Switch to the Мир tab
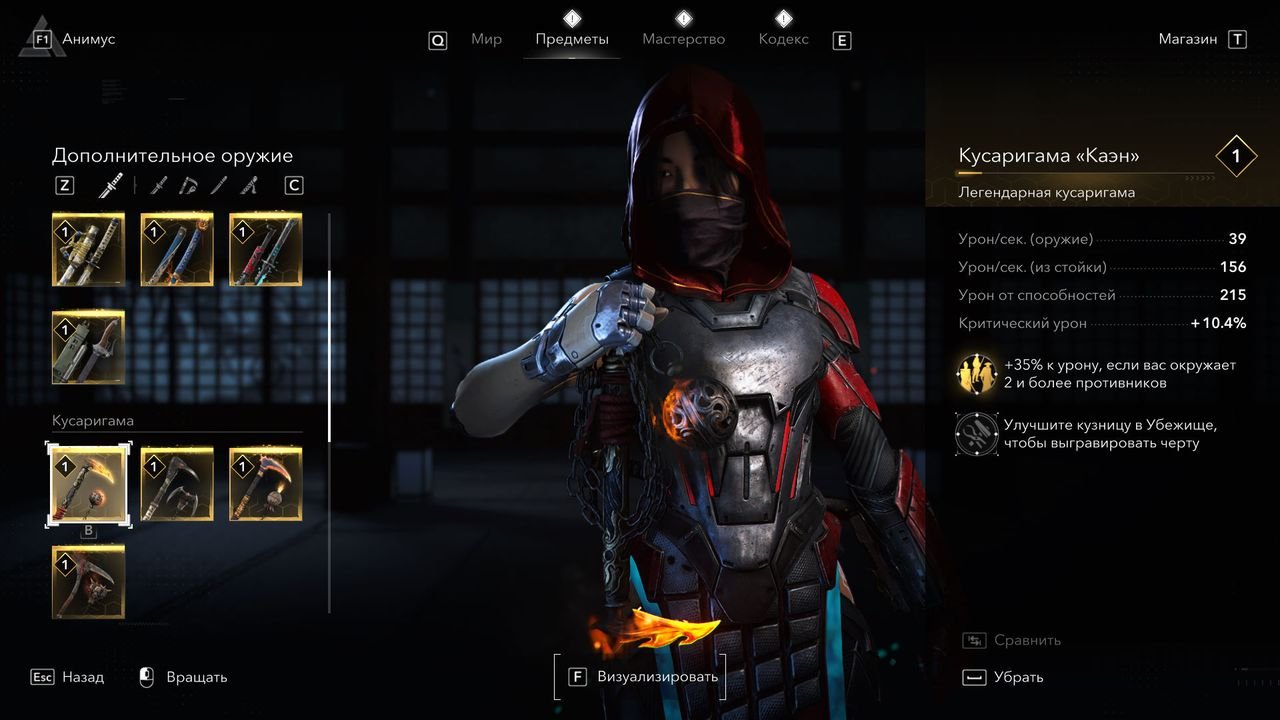 (x=486, y=40)
